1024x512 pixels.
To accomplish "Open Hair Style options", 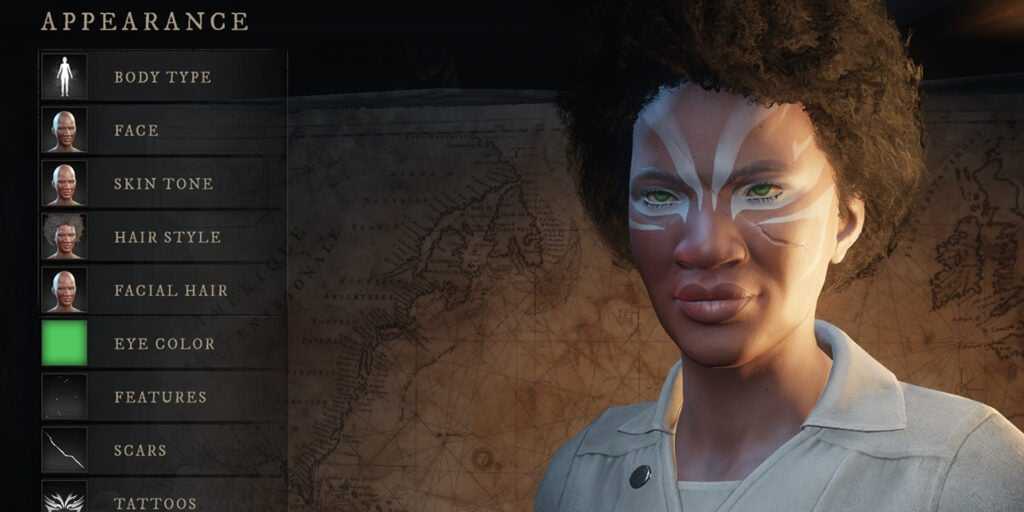I will (167, 237).
